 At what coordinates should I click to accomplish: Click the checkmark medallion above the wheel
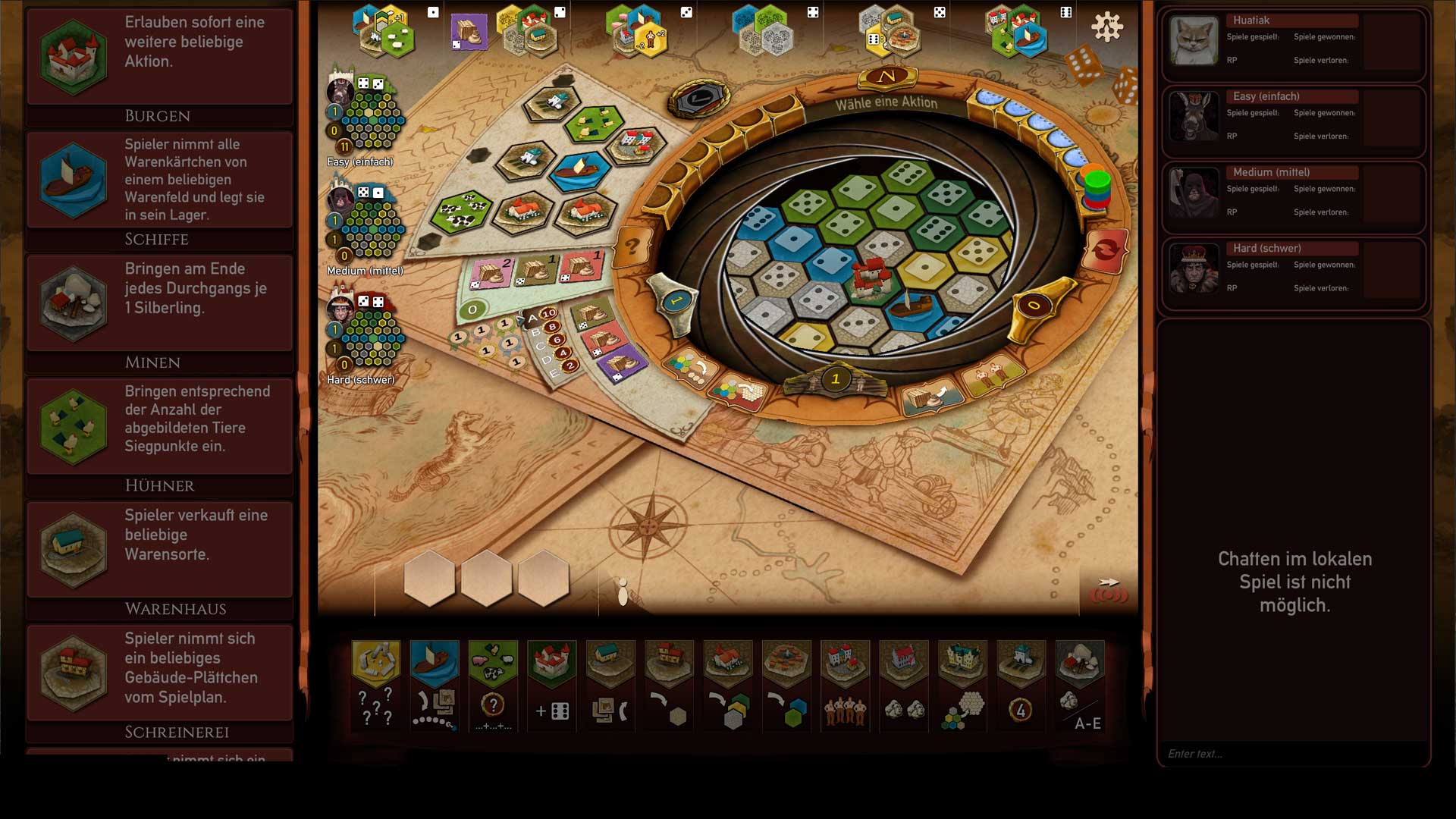[x=701, y=97]
